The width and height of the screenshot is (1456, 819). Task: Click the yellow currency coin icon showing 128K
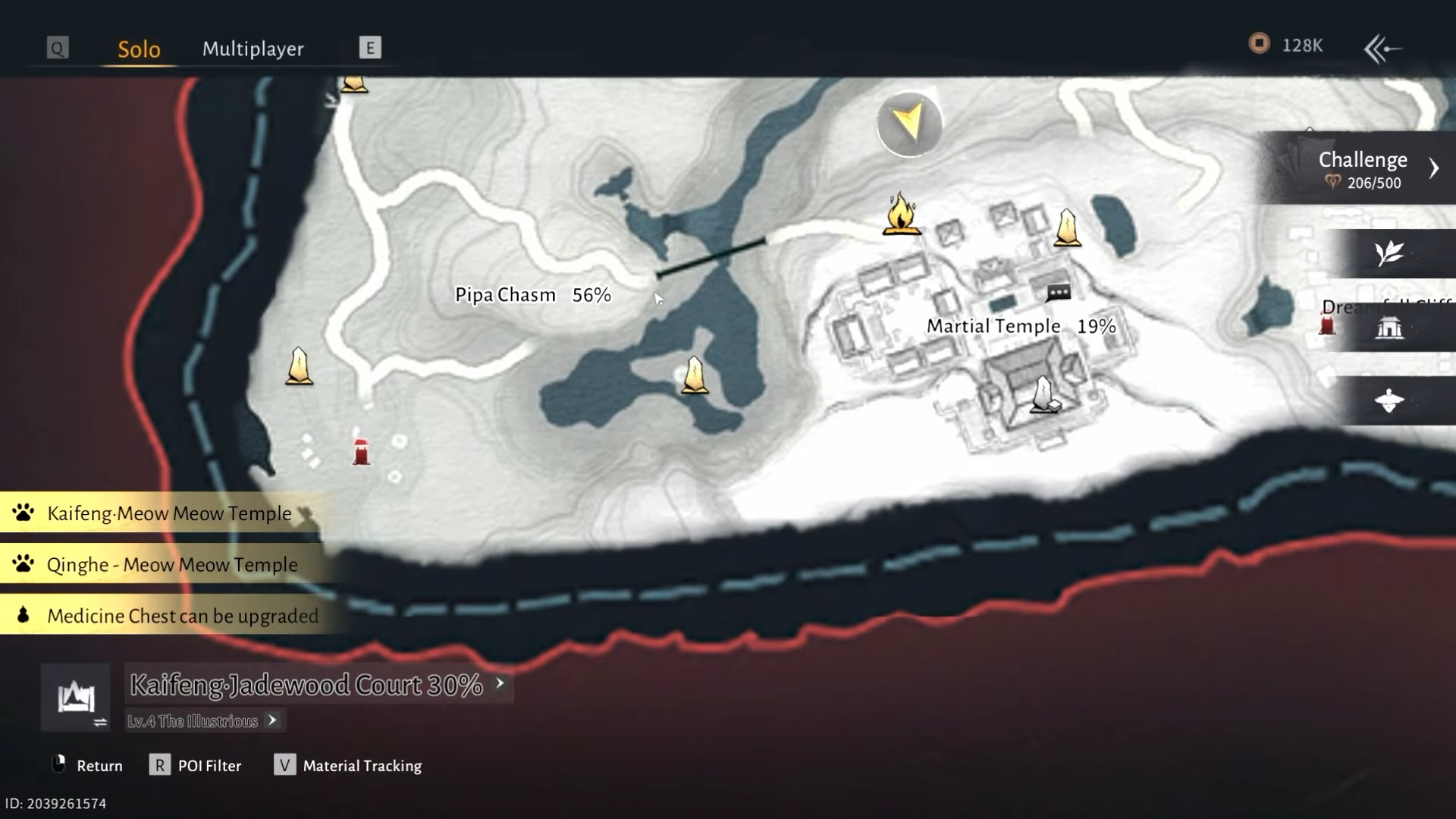point(1259,44)
